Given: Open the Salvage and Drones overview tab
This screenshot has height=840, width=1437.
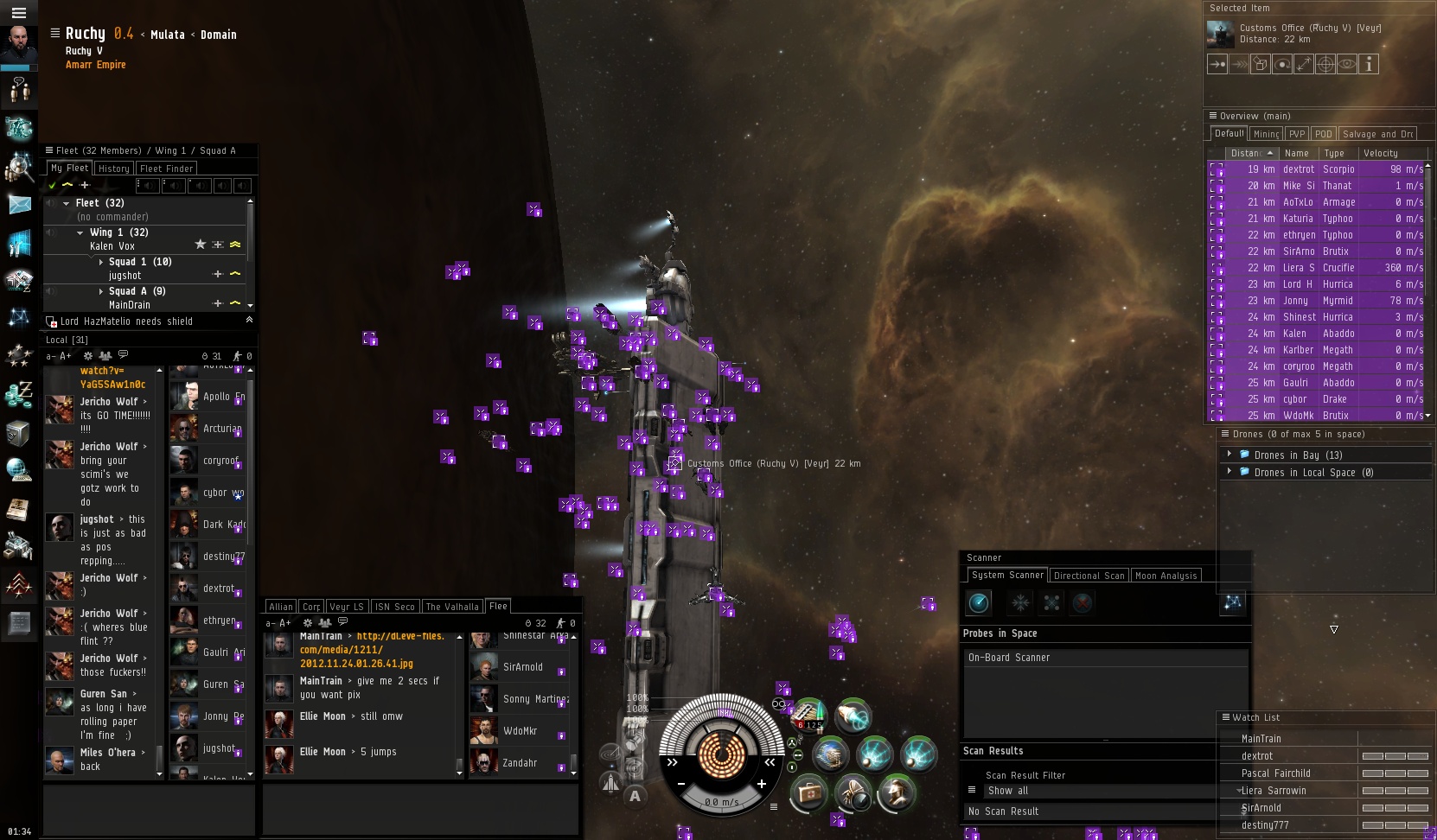Looking at the screenshot, I should pos(1377,134).
